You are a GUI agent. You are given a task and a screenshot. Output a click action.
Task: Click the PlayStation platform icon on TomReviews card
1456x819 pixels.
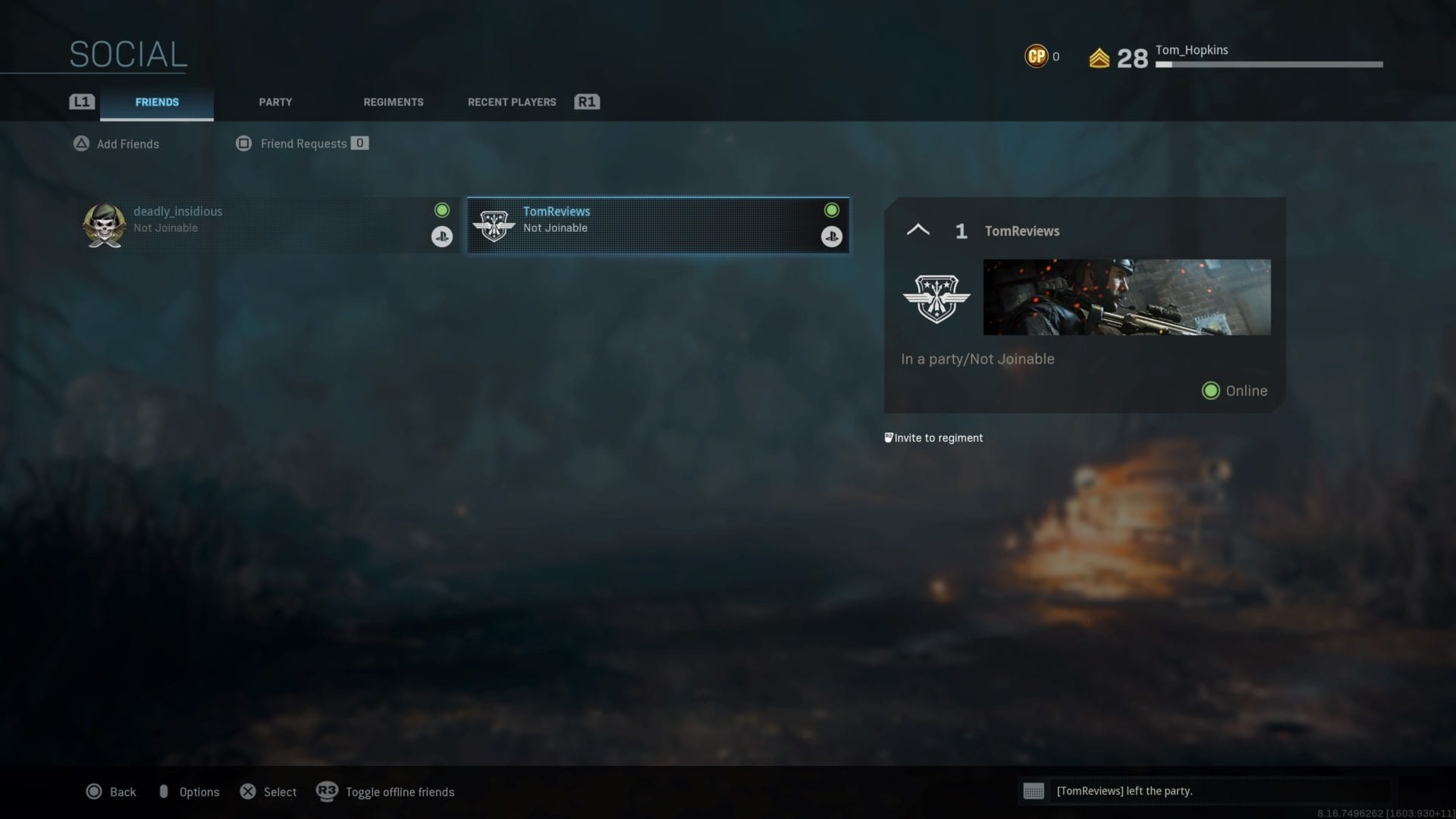(x=832, y=237)
